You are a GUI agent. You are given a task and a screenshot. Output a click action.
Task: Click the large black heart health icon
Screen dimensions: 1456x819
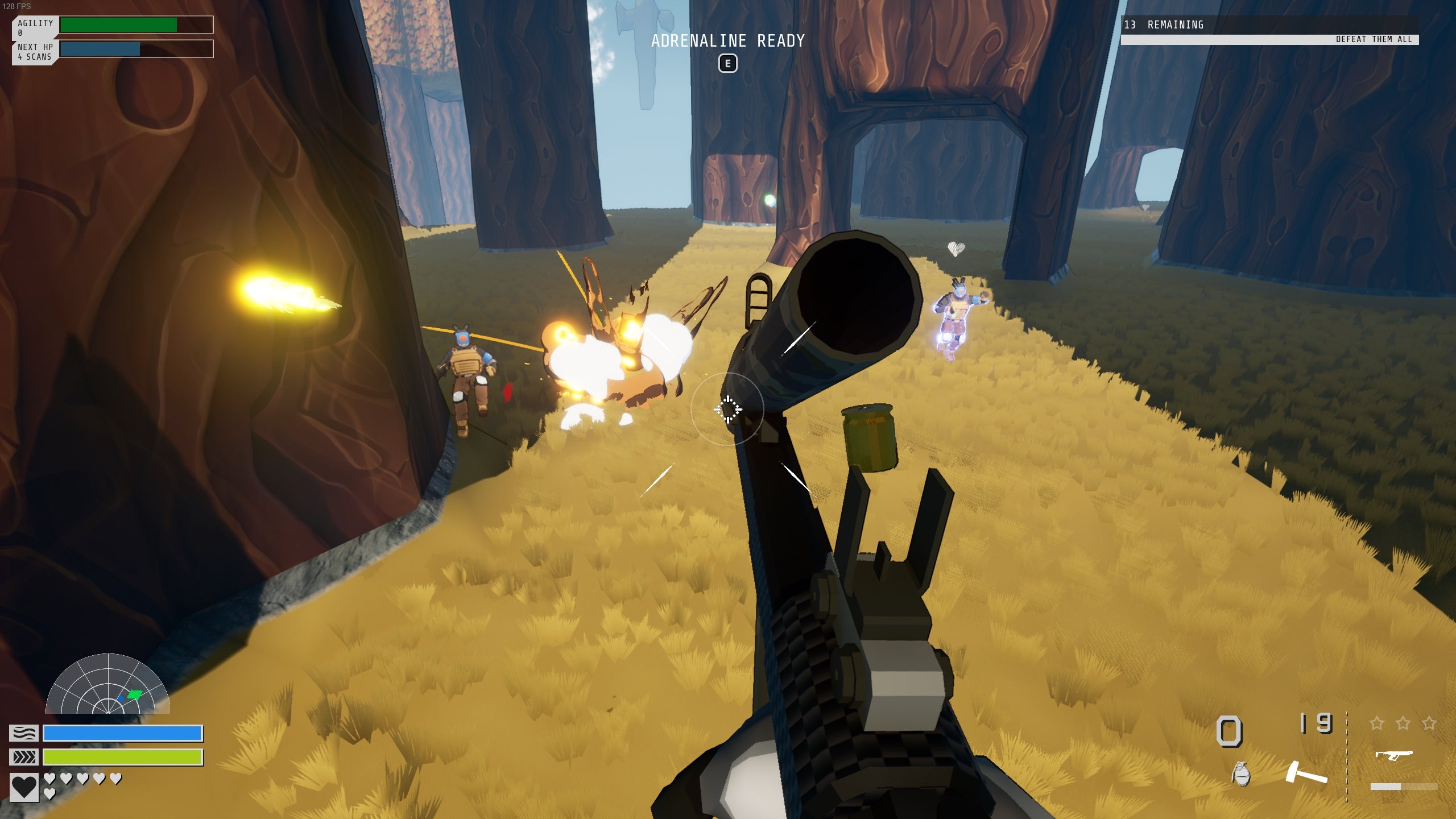coord(24,787)
